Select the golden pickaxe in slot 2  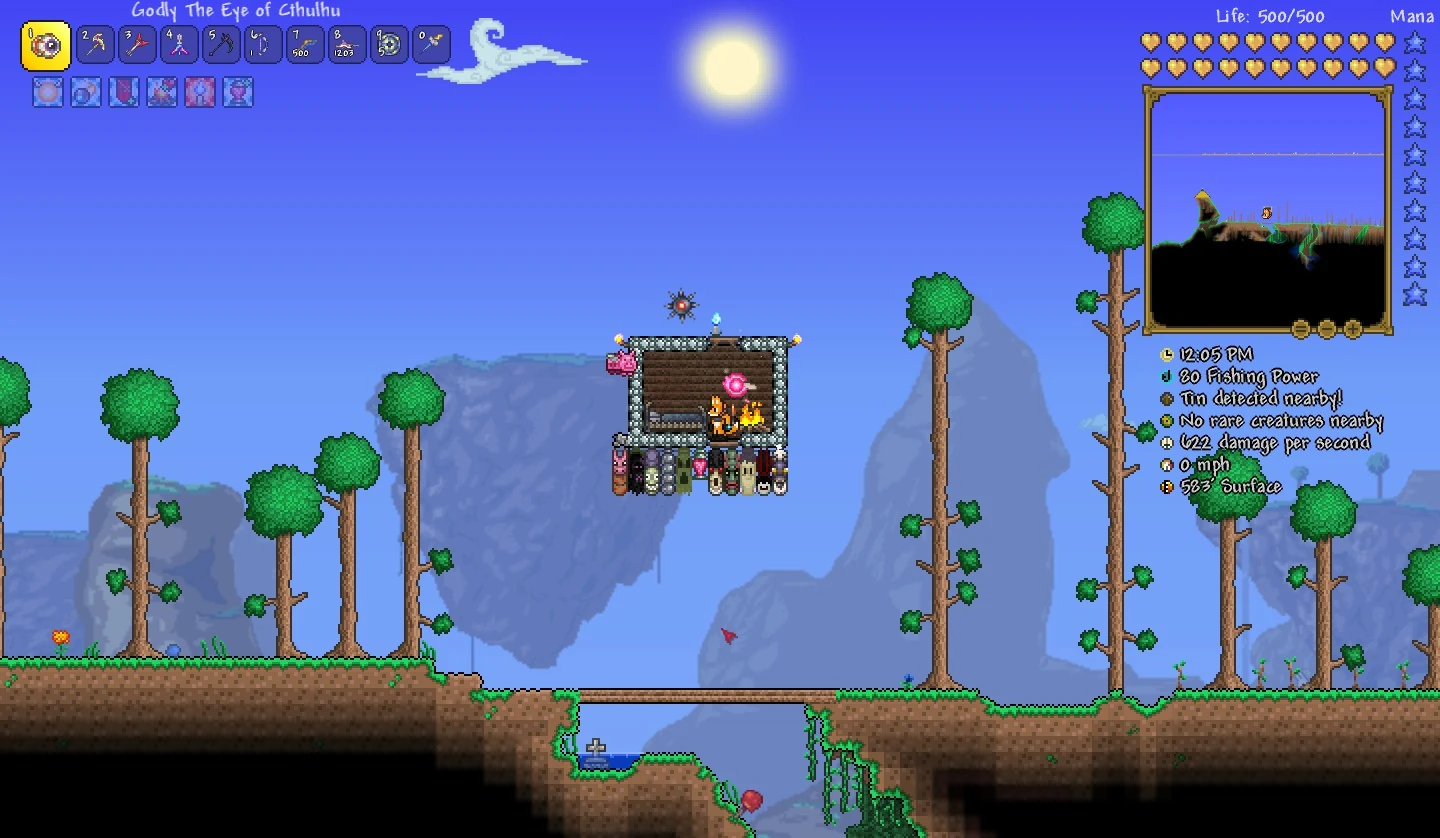[x=96, y=45]
